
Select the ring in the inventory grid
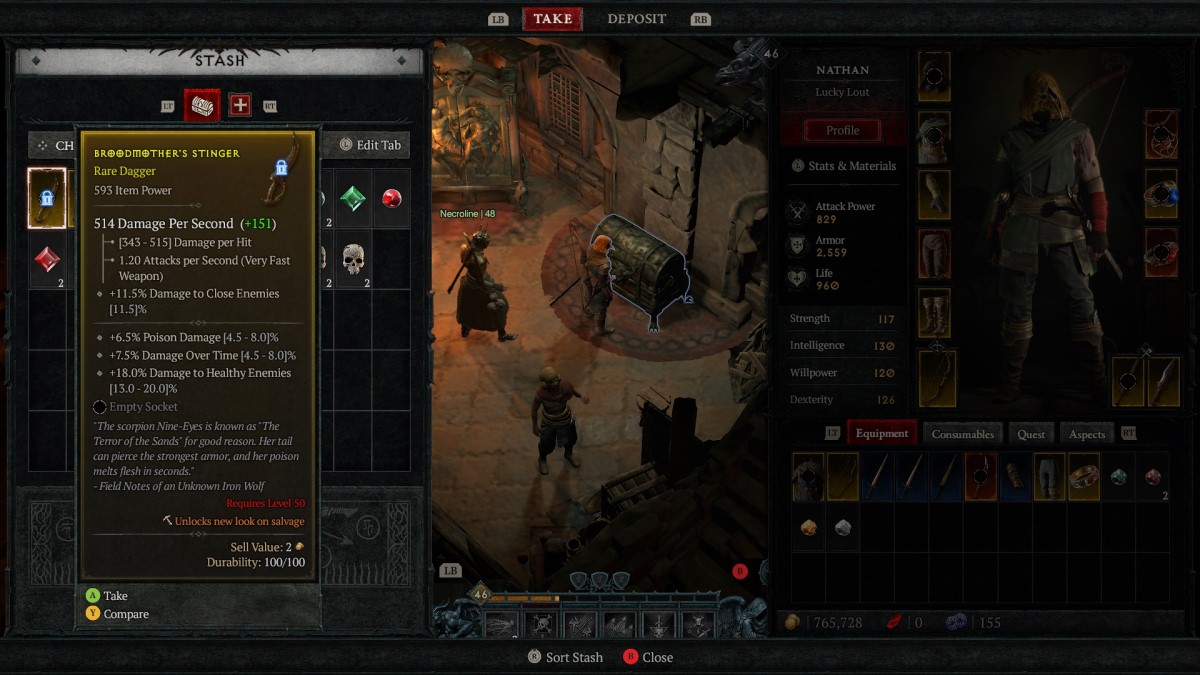click(x=1083, y=477)
